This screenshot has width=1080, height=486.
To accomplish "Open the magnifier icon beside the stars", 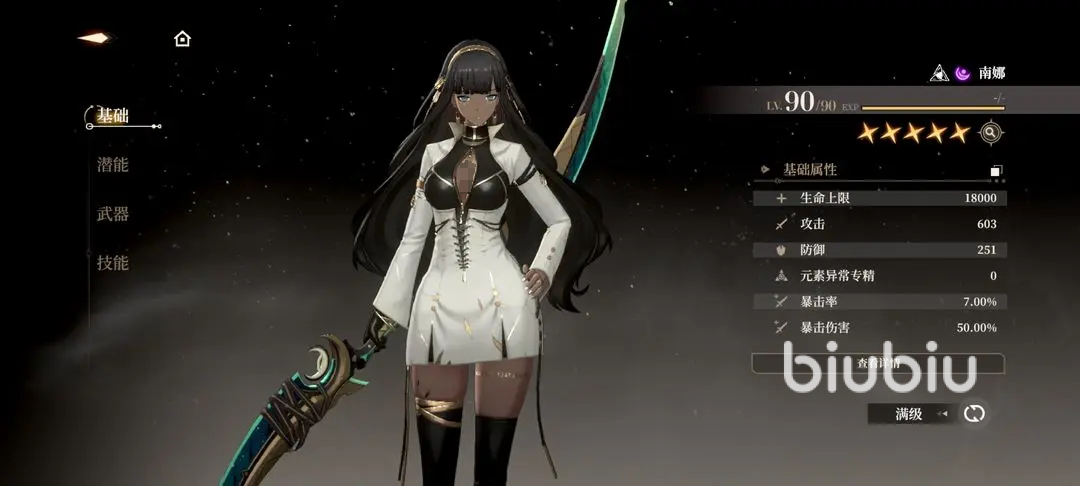I will pos(991,132).
